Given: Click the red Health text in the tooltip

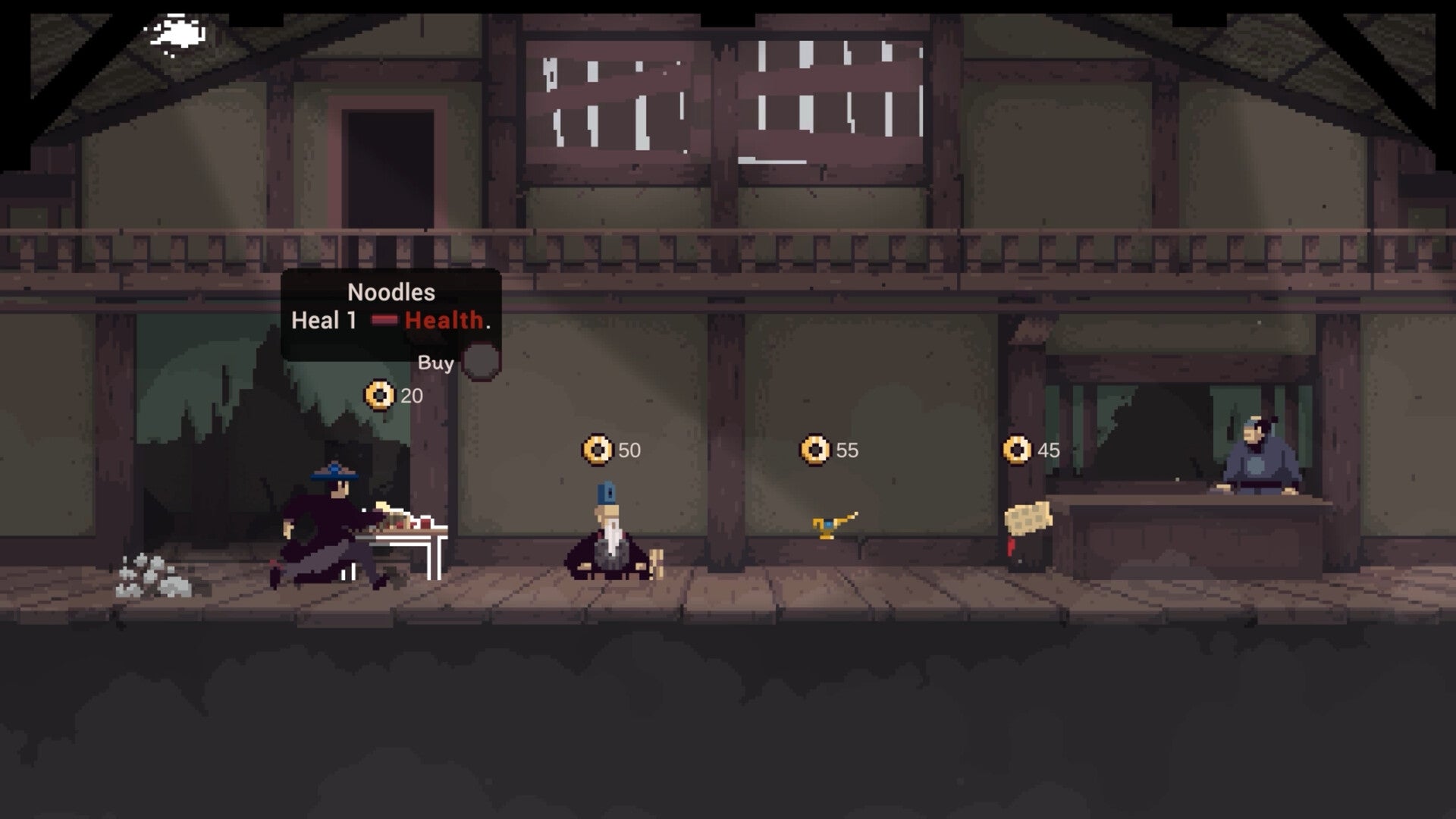Looking at the screenshot, I should pos(442,322).
